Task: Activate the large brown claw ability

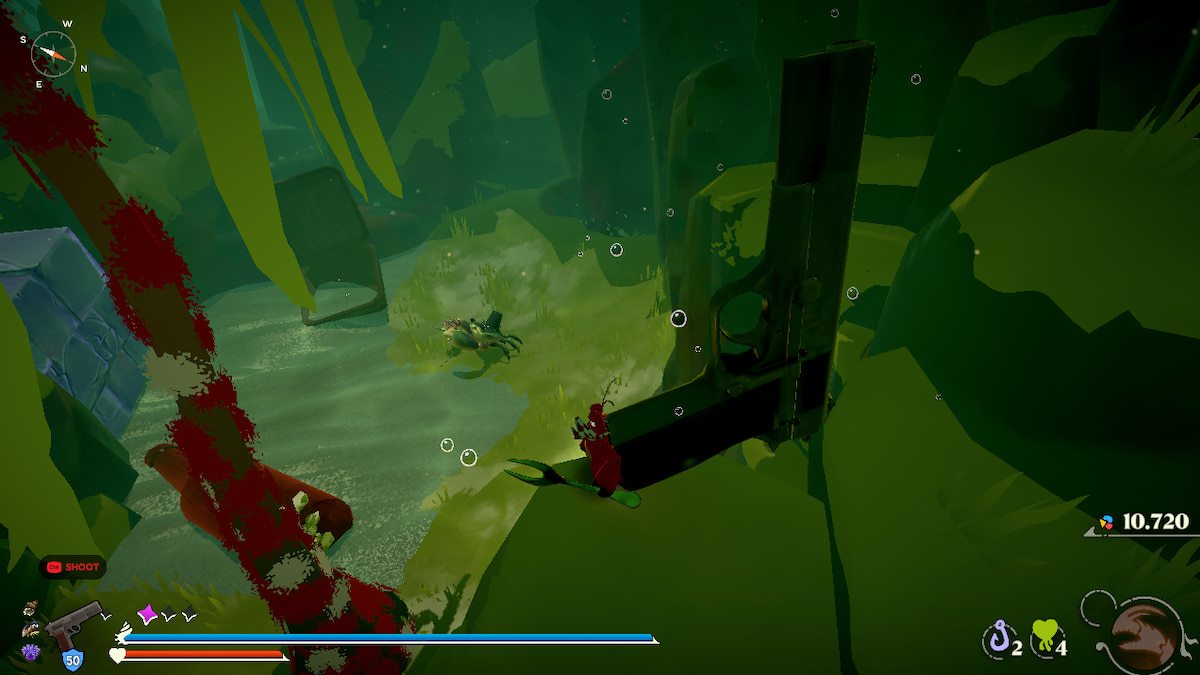Action: 1143,634
